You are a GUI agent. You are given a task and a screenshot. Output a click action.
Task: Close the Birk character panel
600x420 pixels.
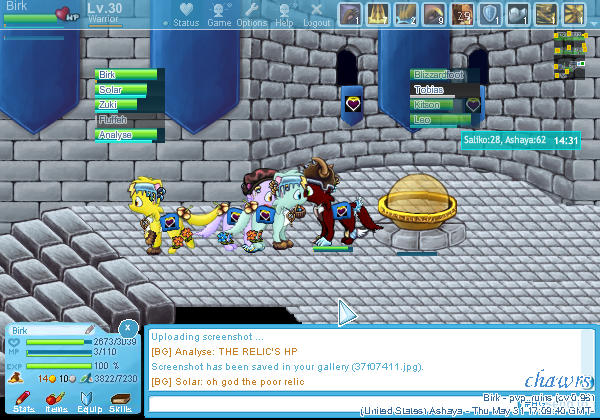pos(127,327)
